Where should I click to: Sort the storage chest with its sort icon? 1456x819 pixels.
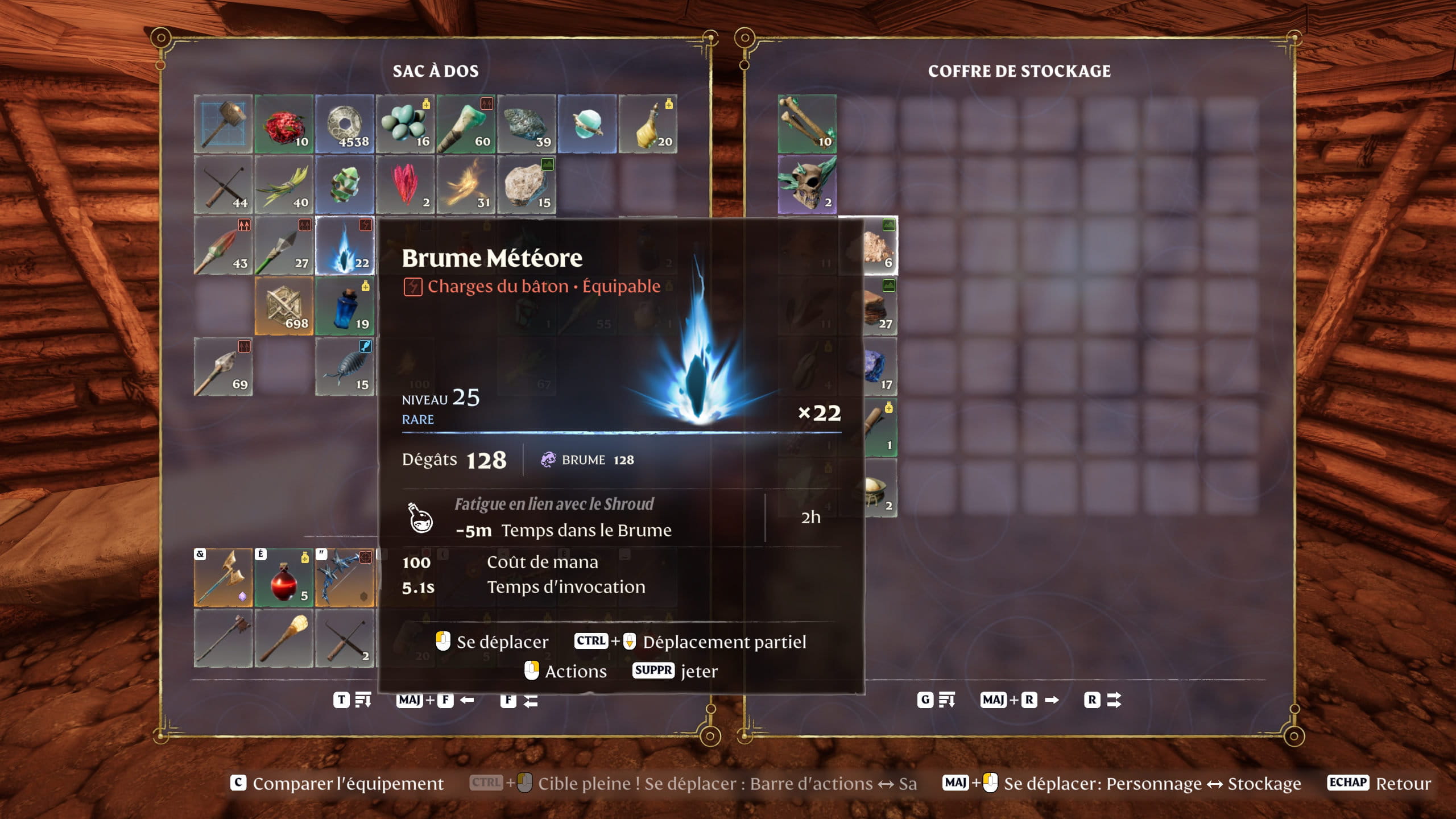tap(946, 700)
